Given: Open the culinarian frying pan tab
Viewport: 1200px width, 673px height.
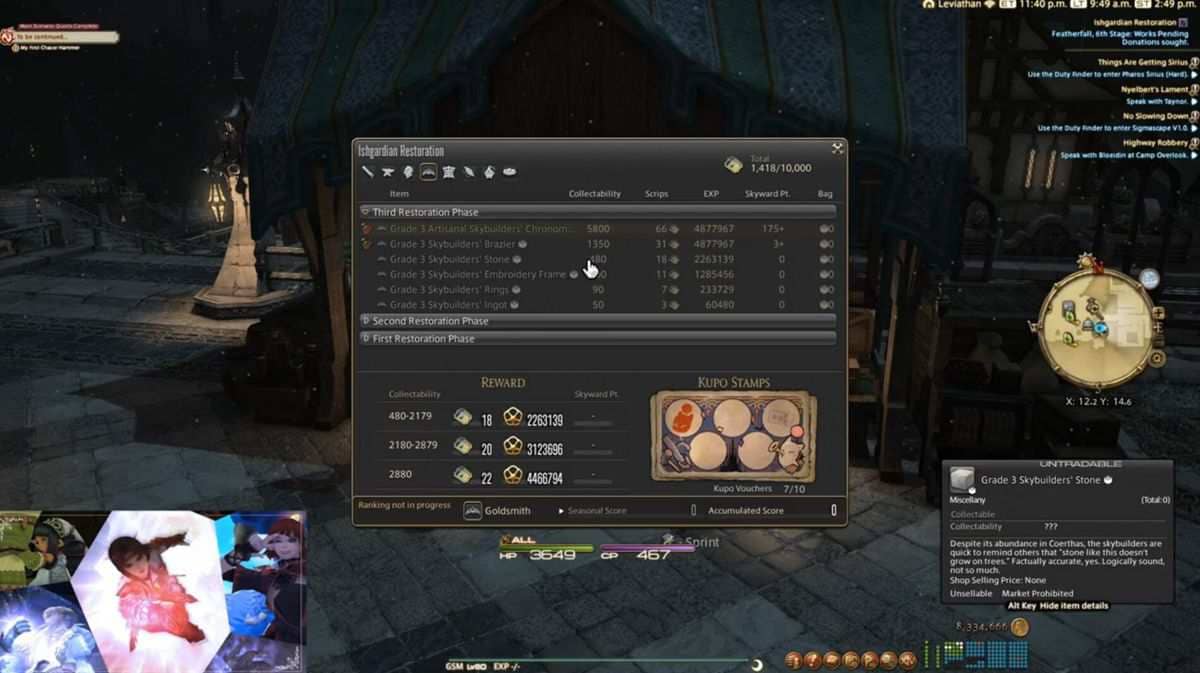Looking at the screenshot, I should point(509,172).
